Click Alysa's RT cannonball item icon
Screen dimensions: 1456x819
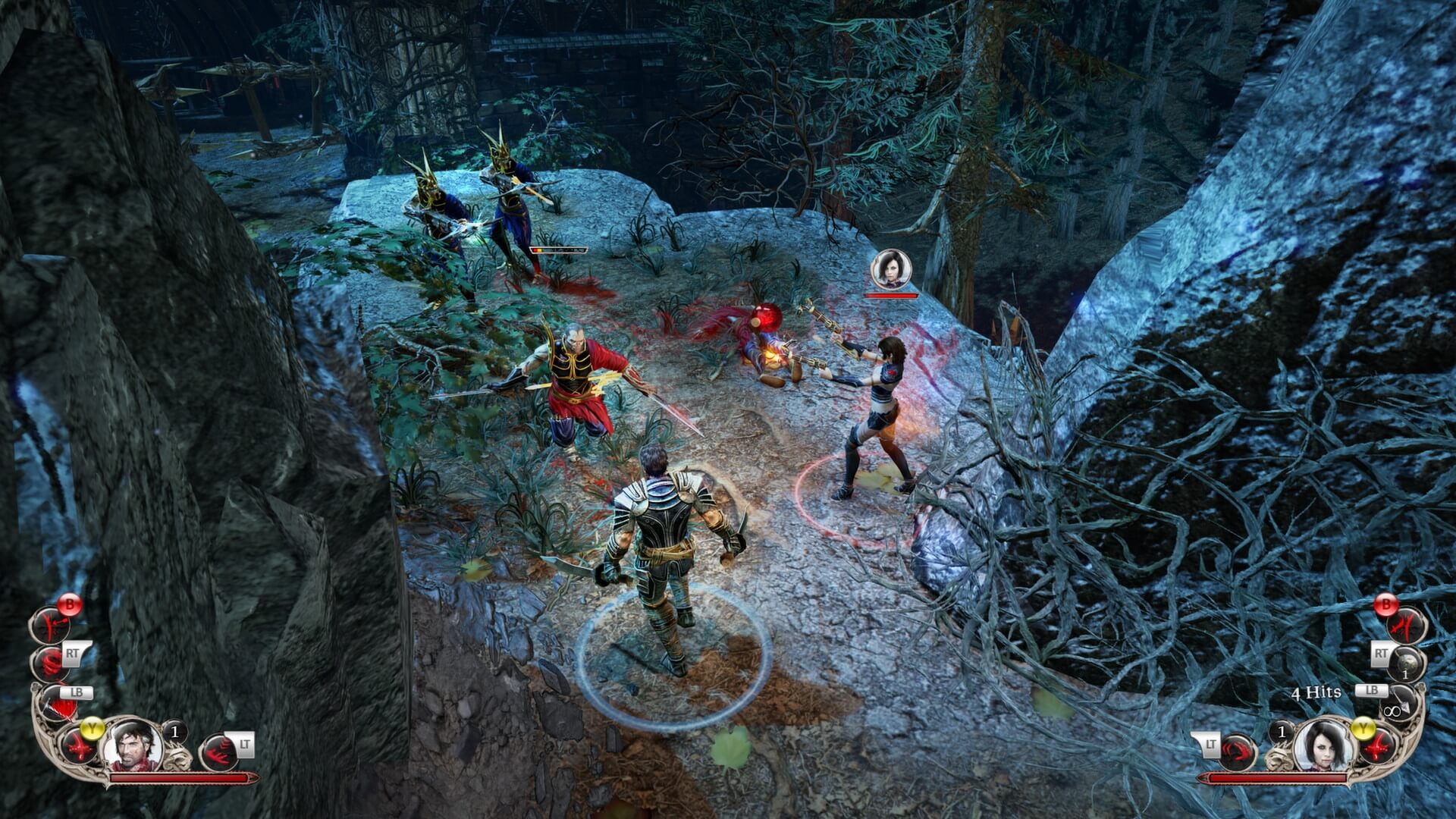1407,662
